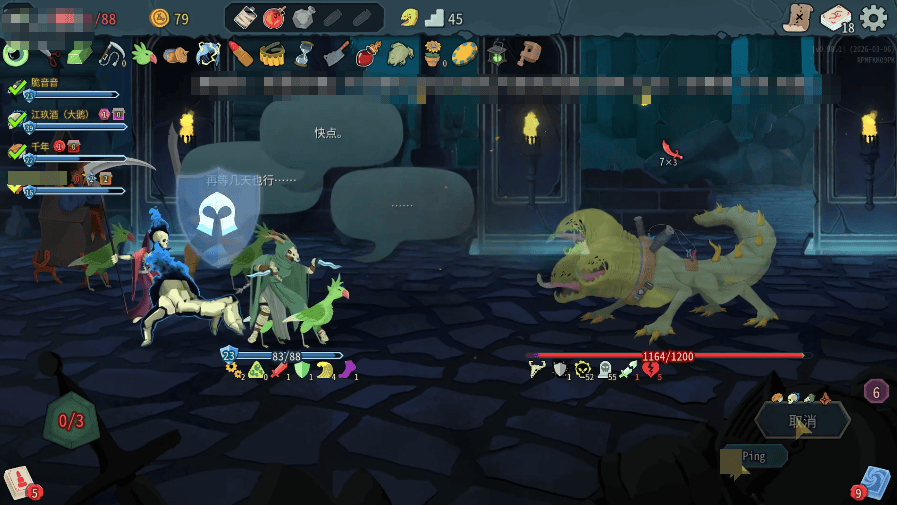Inspect the meat cleaver relic

point(336,53)
